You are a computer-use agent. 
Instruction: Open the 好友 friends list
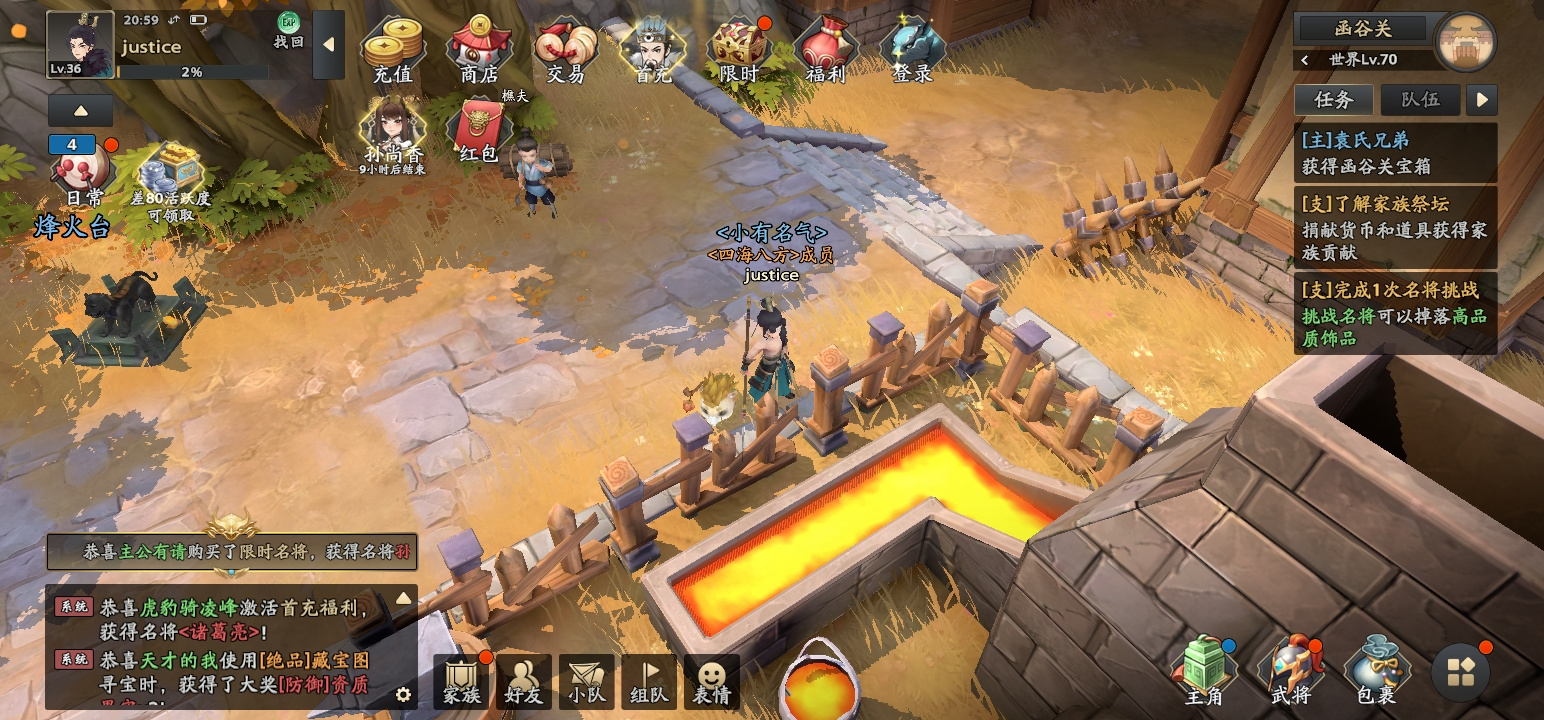pyautogui.click(x=524, y=683)
